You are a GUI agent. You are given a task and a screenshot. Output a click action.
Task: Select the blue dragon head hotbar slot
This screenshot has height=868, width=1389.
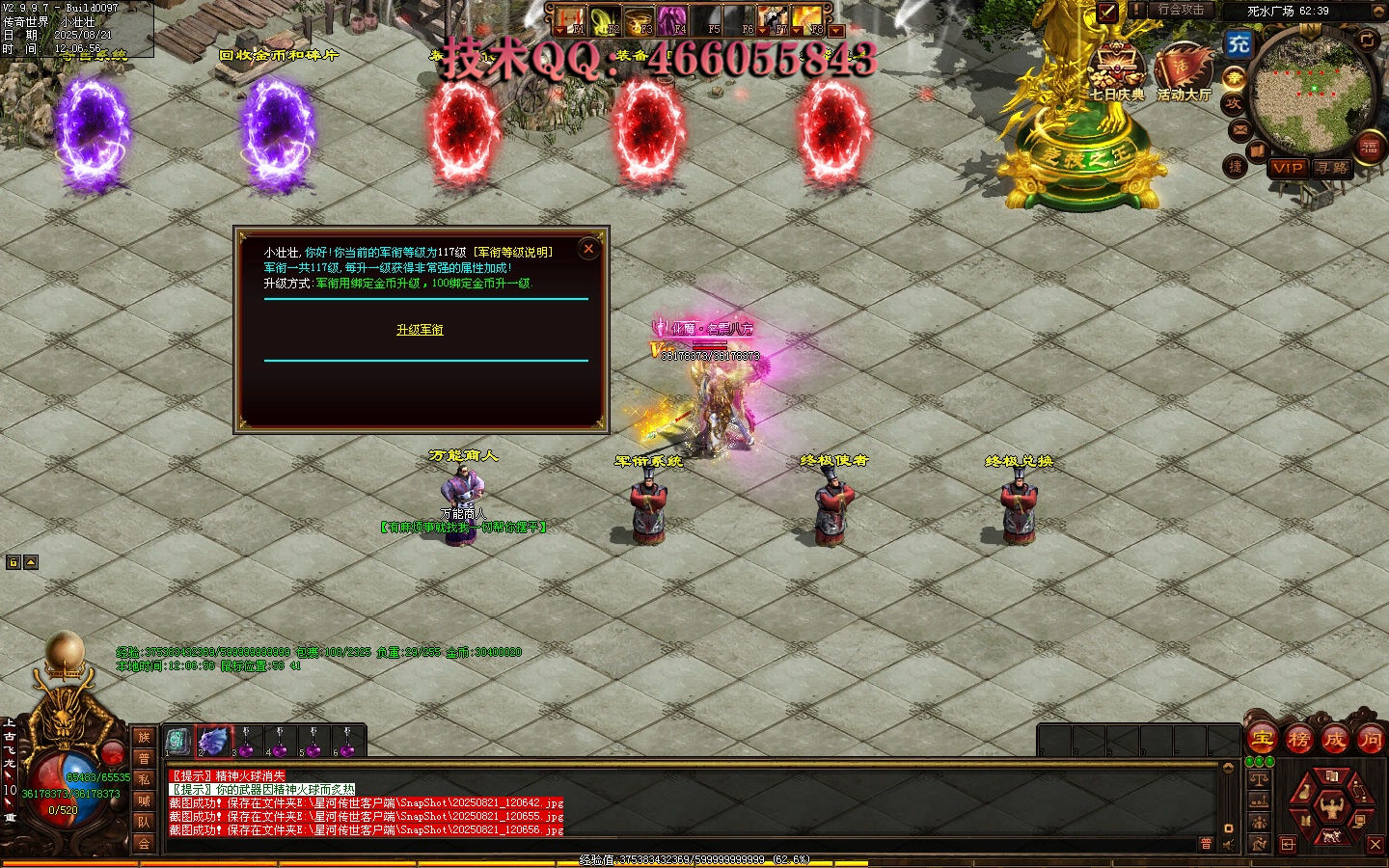pyautogui.click(x=213, y=741)
